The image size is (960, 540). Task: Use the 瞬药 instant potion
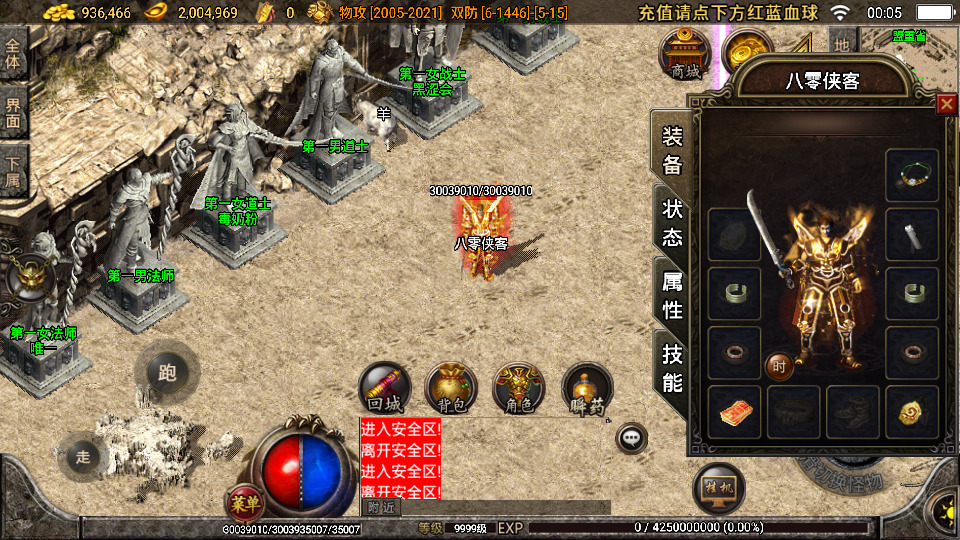pyautogui.click(x=586, y=388)
